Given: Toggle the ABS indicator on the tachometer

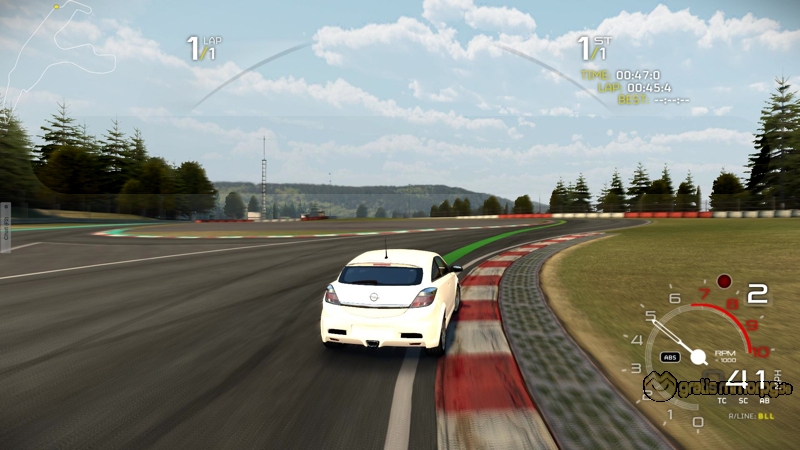Looking at the screenshot, I should tap(671, 356).
